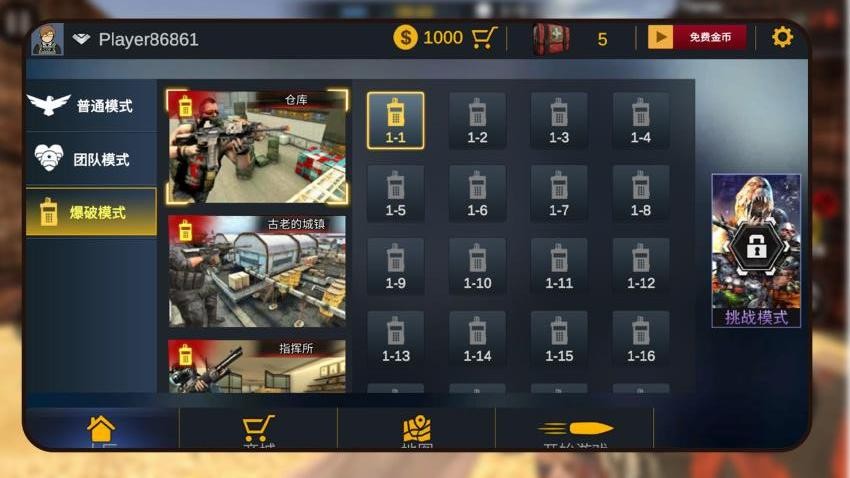Choose the 爆破模式 demolition mode tab

(91, 212)
